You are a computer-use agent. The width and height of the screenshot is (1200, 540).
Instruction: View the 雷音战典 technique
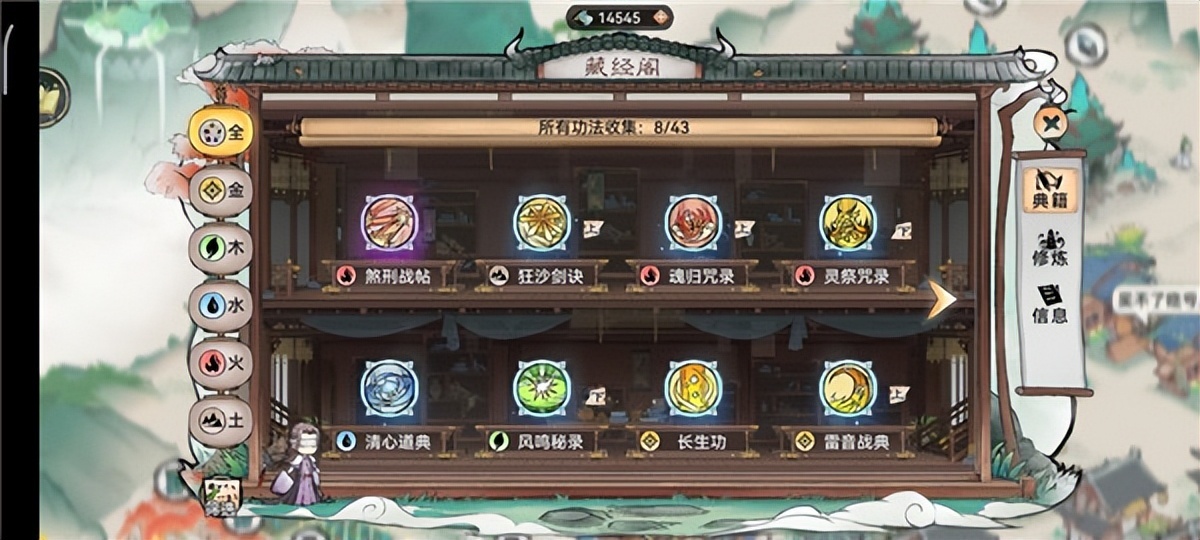[847, 388]
